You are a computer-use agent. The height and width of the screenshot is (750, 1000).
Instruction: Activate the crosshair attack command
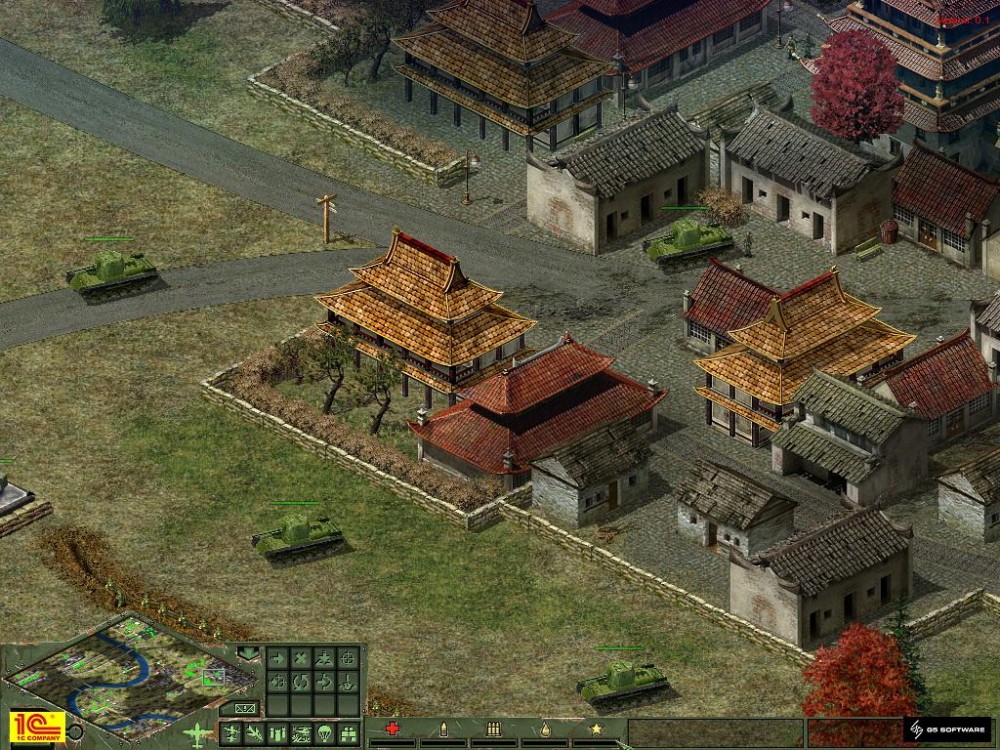point(348,658)
